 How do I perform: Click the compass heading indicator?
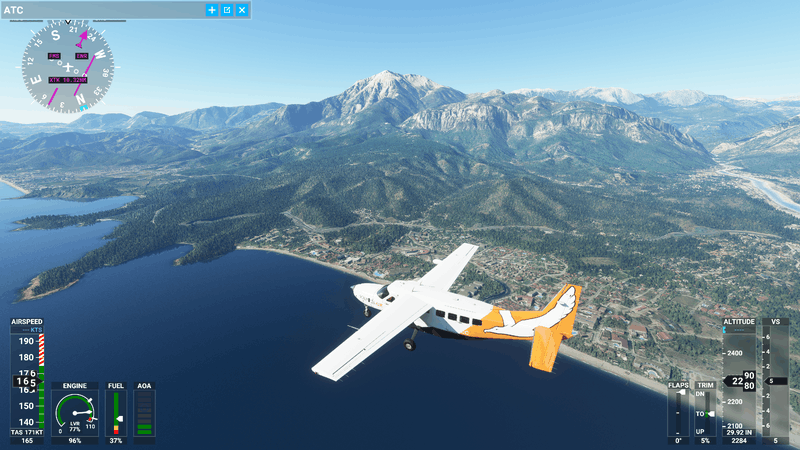(x=68, y=67)
